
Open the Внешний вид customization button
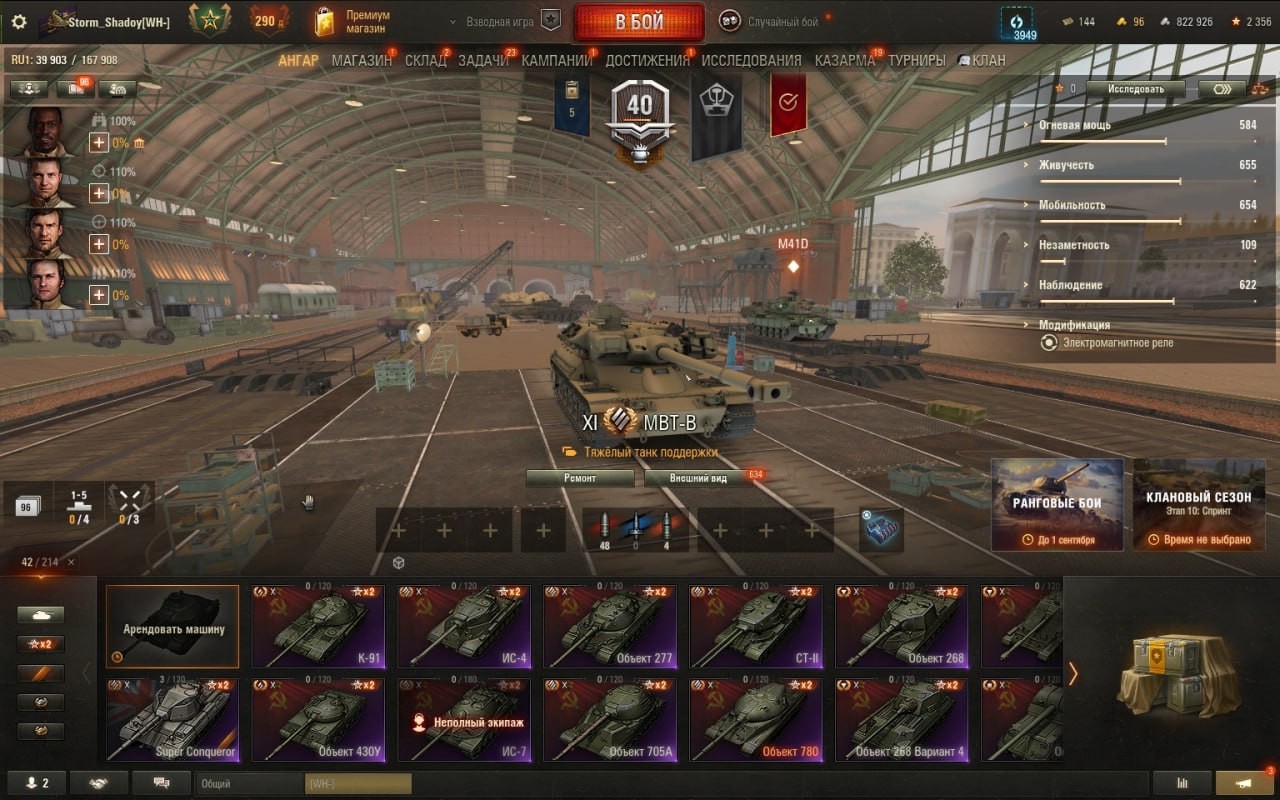tap(698, 478)
